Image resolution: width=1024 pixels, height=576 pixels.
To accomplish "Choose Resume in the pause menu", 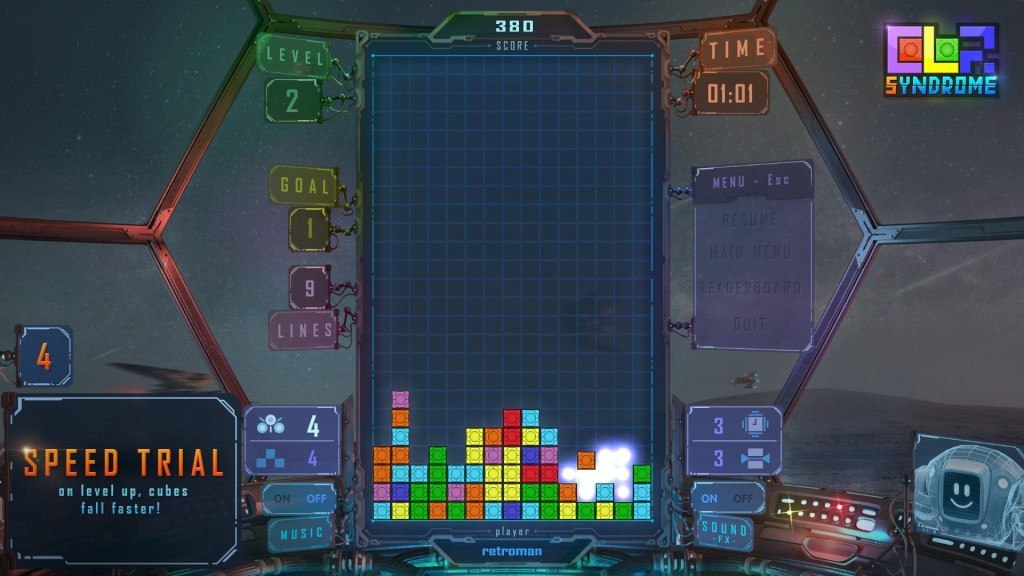I will [x=750, y=219].
